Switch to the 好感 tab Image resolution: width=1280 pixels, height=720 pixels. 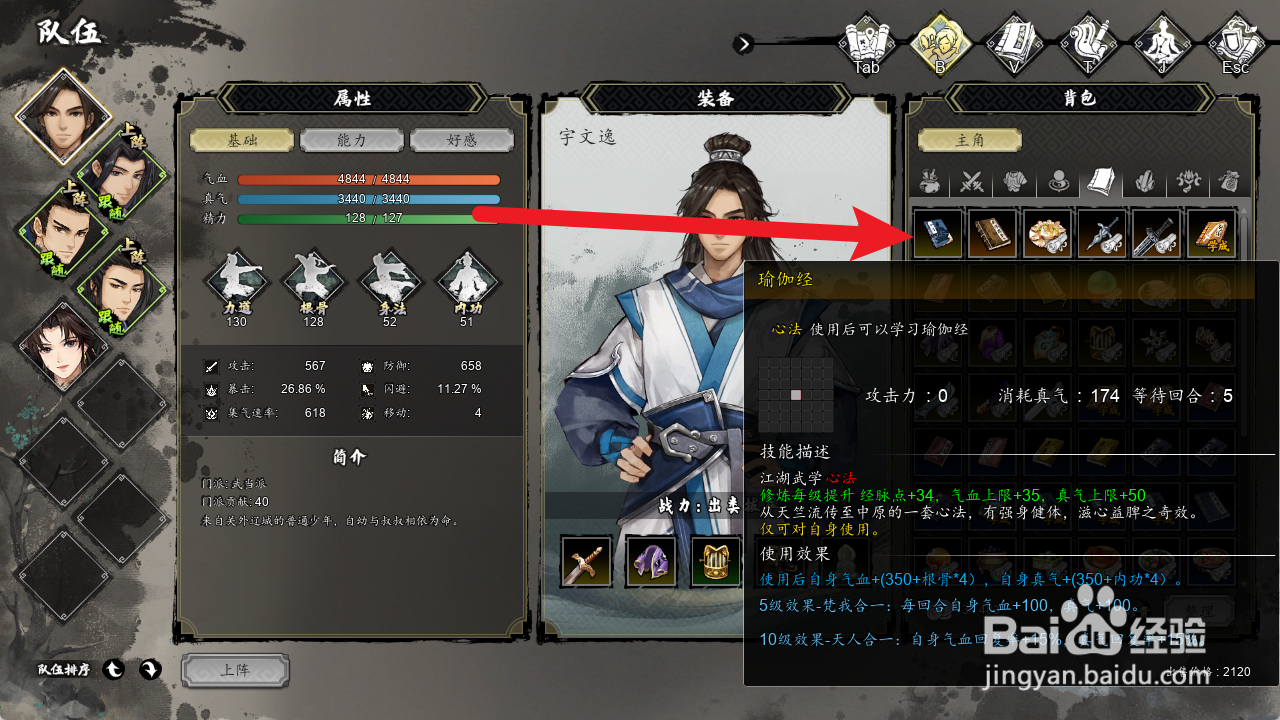tap(462, 140)
